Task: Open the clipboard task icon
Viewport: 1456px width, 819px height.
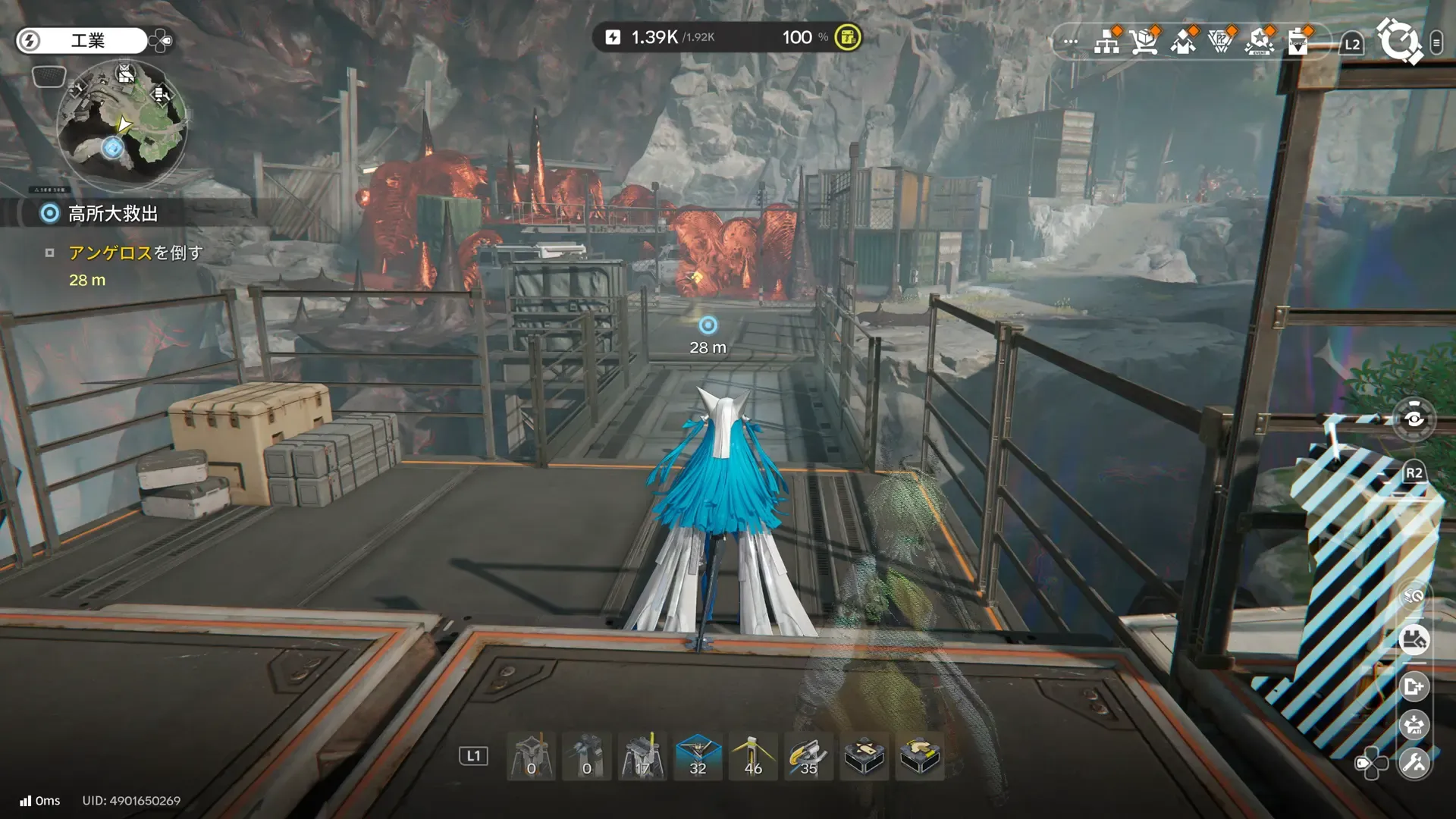Action: click(1298, 42)
